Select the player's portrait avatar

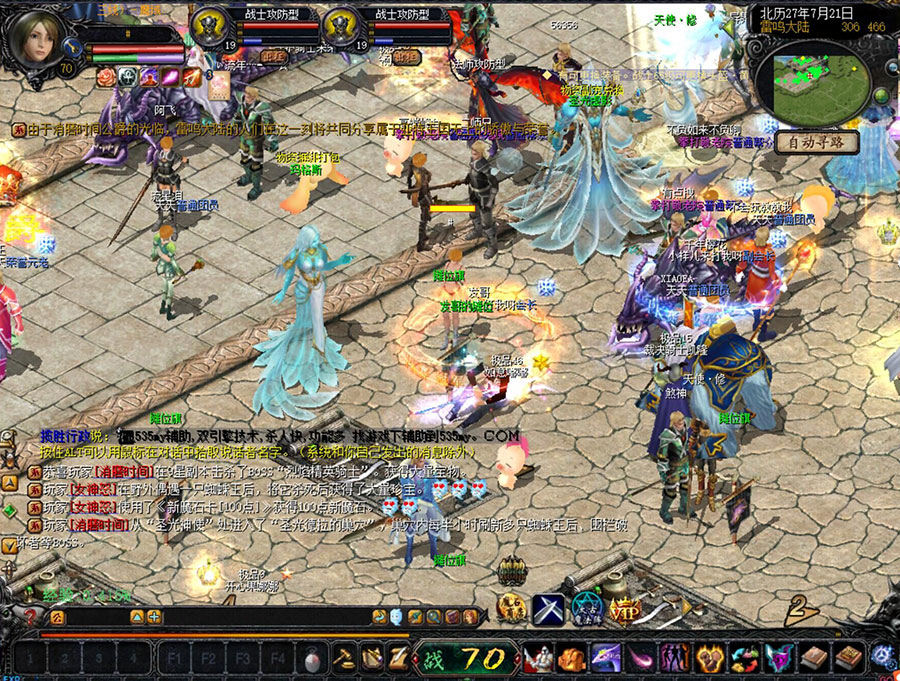38,38
